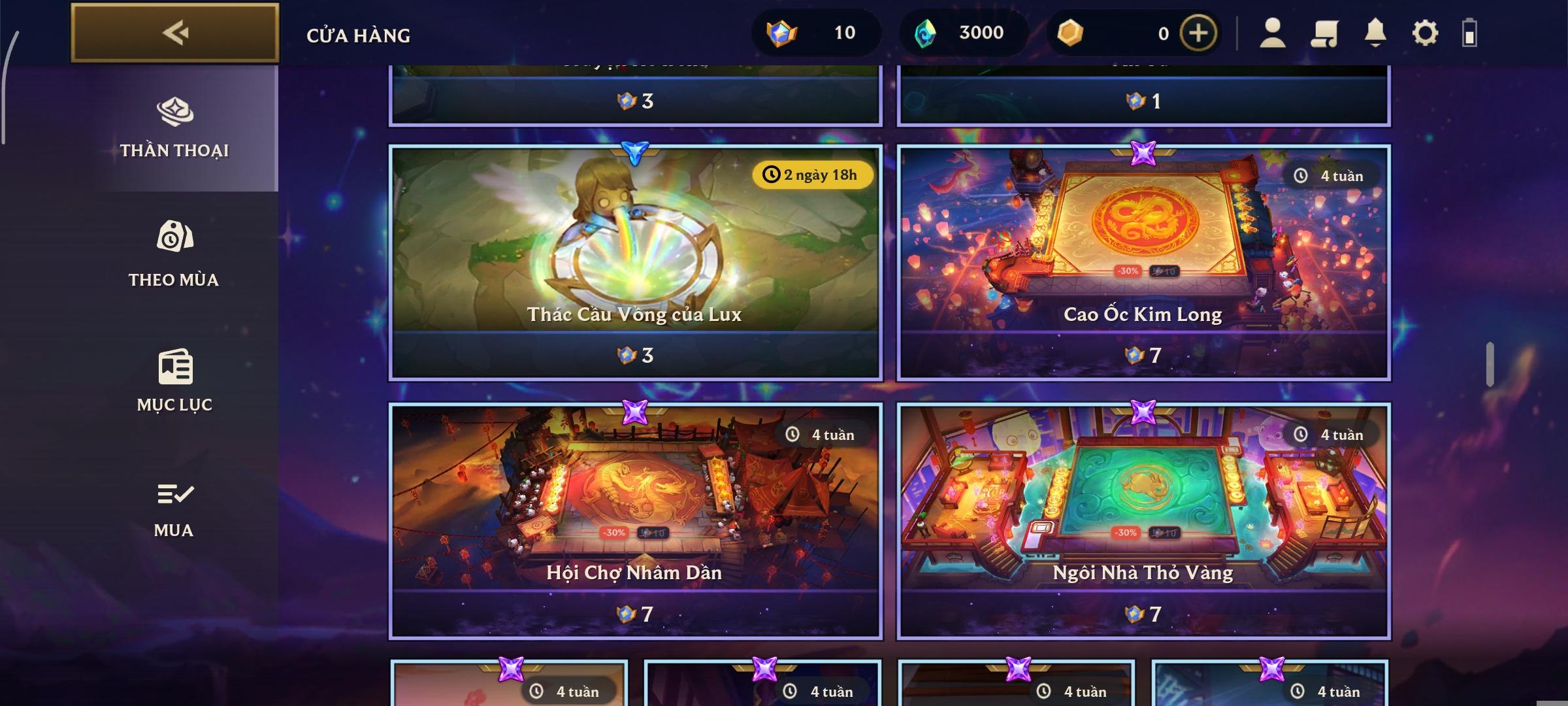Select the Thác Cầu Vồng của Lux arena

click(x=634, y=261)
